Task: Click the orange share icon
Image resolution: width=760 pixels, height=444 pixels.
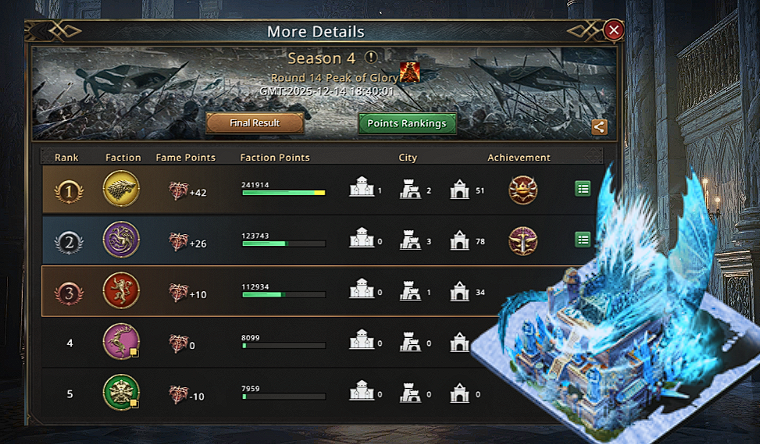Action: click(x=599, y=127)
